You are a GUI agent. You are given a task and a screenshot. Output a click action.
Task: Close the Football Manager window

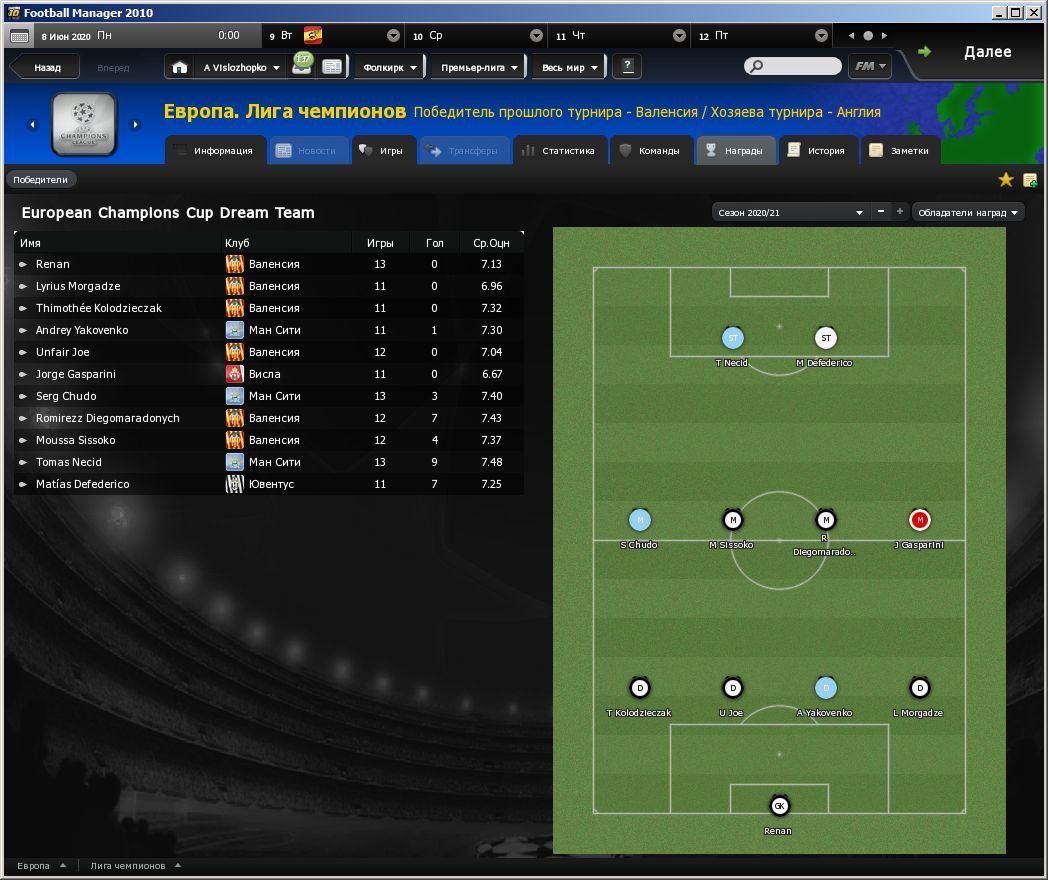click(1034, 12)
